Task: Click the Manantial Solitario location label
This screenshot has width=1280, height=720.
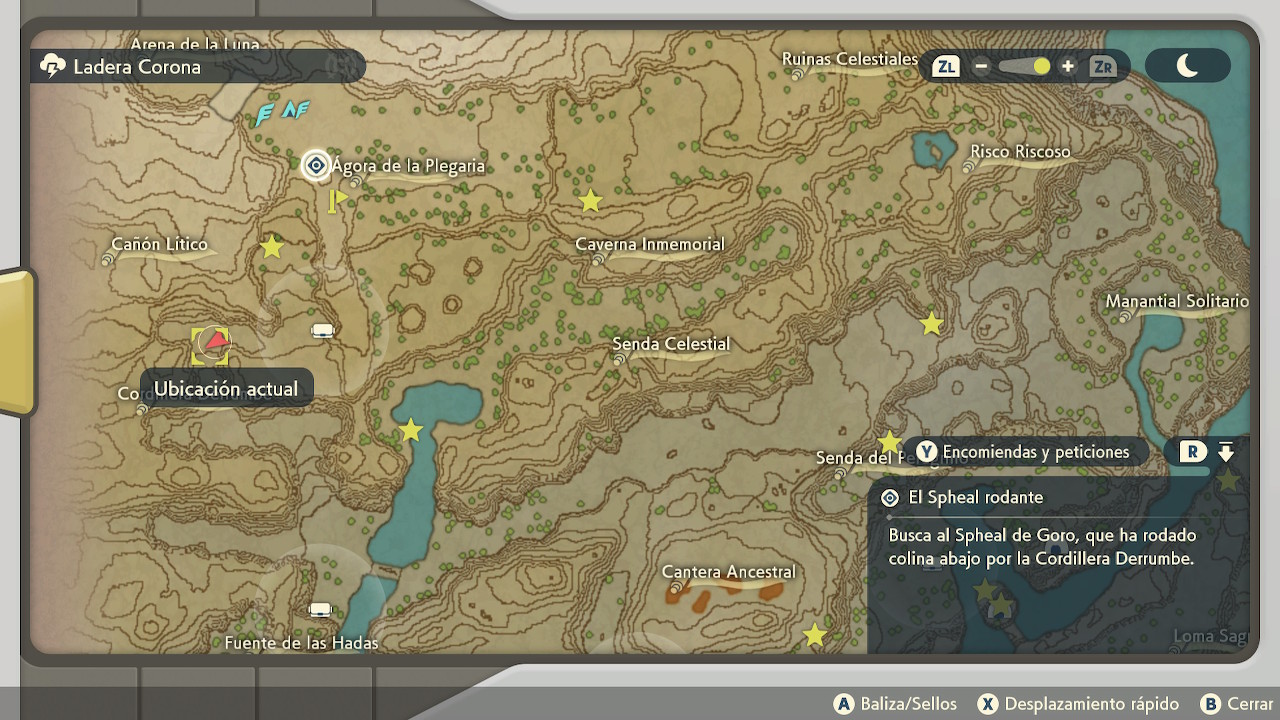Action: [1177, 301]
